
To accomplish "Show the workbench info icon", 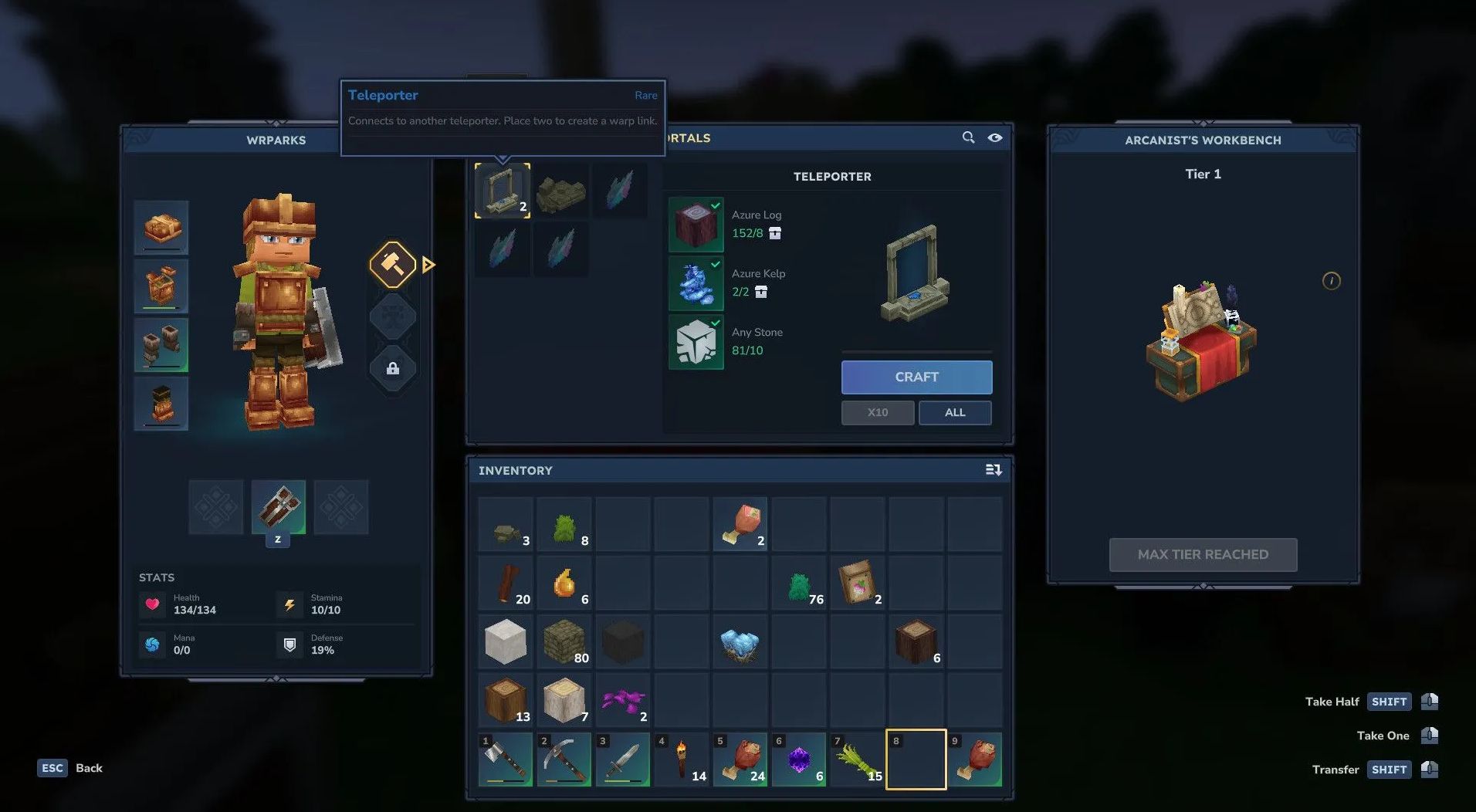I will pos(1331,281).
